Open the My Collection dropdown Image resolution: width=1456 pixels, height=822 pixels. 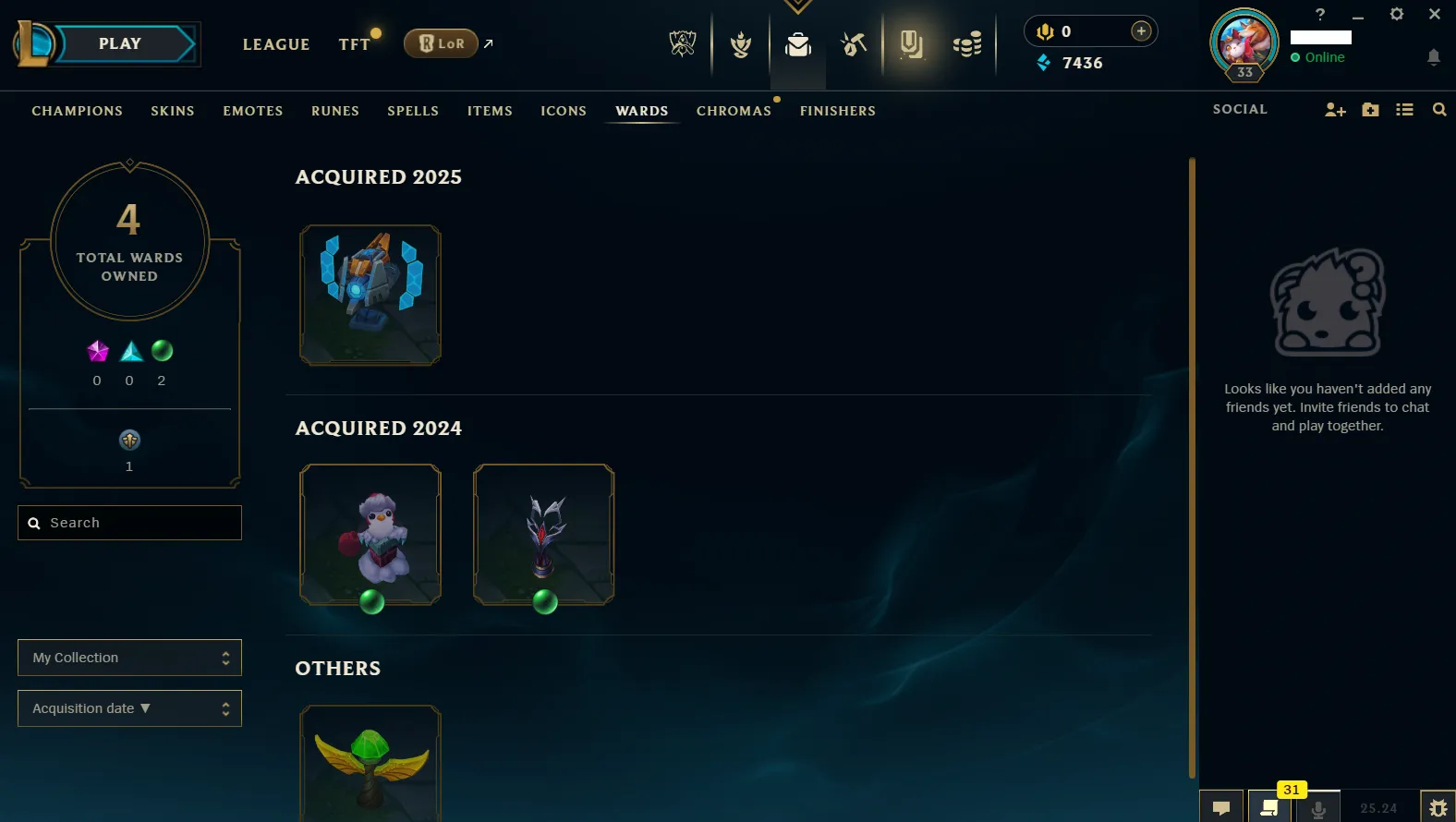[x=129, y=658]
